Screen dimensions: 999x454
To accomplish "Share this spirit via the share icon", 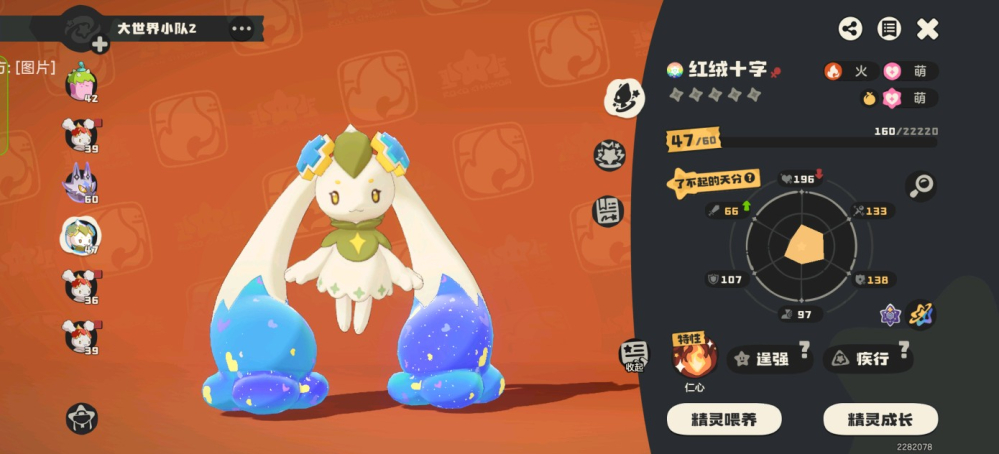I will point(850,29).
